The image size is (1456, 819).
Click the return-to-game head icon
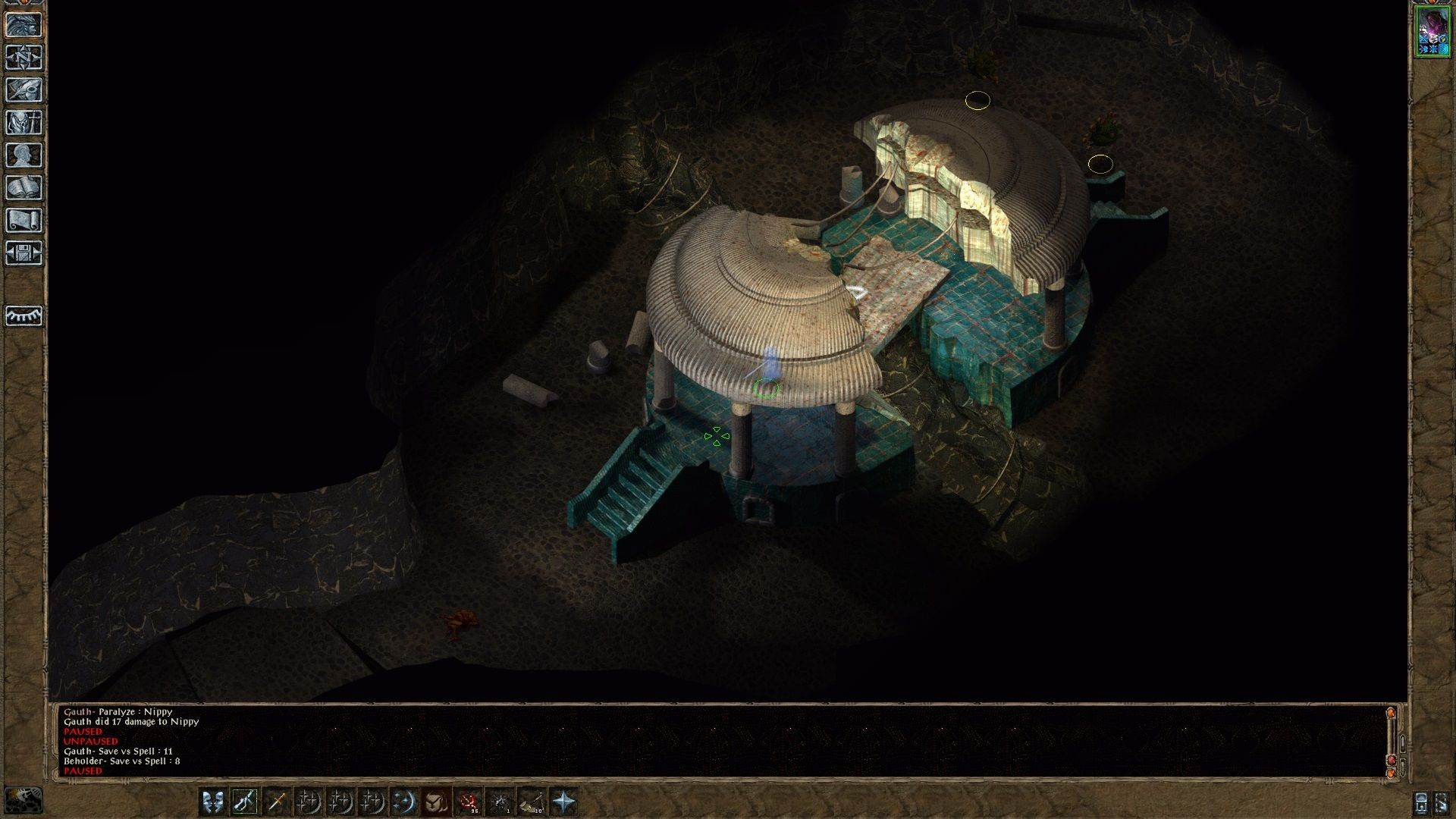(24, 25)
